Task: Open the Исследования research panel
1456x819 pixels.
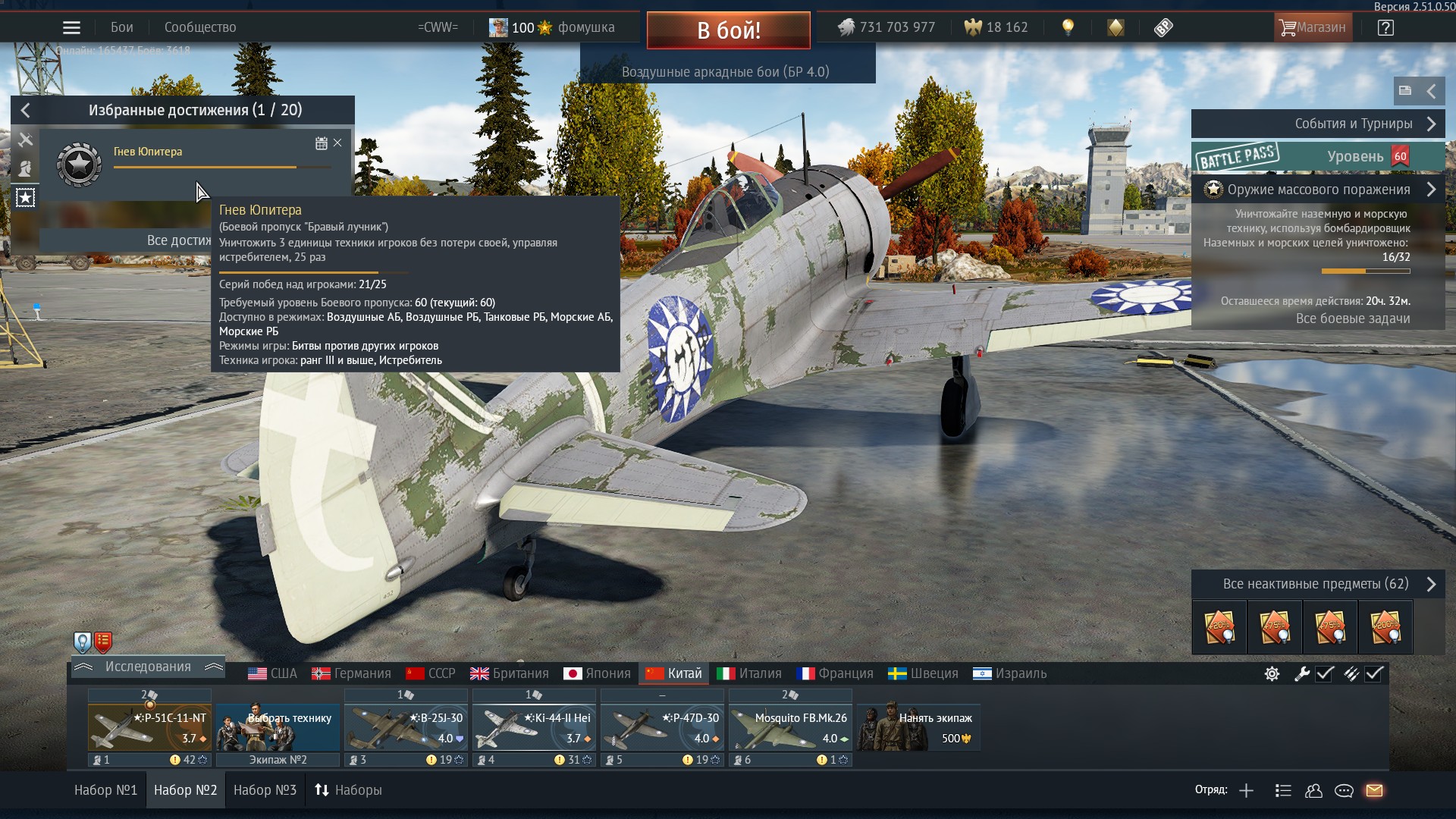Action: 148,667
